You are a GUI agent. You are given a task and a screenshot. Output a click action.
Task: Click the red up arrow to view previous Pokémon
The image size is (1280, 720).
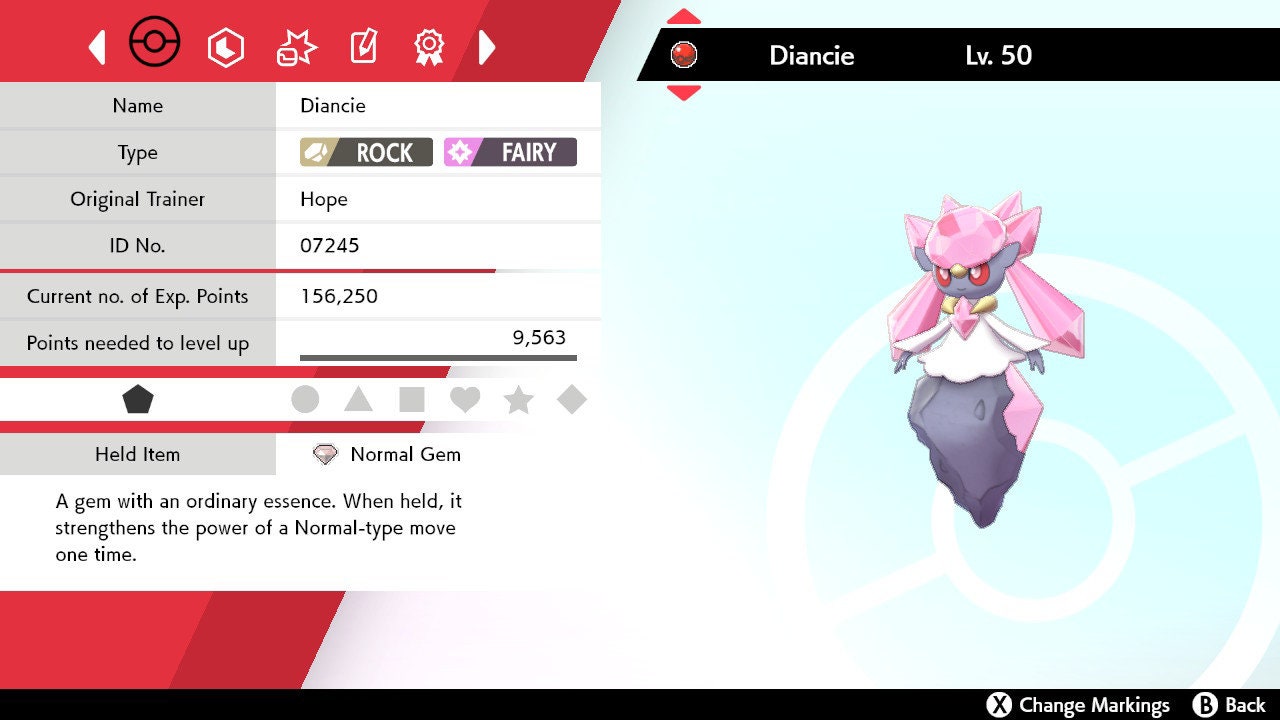tap(684, 14)
